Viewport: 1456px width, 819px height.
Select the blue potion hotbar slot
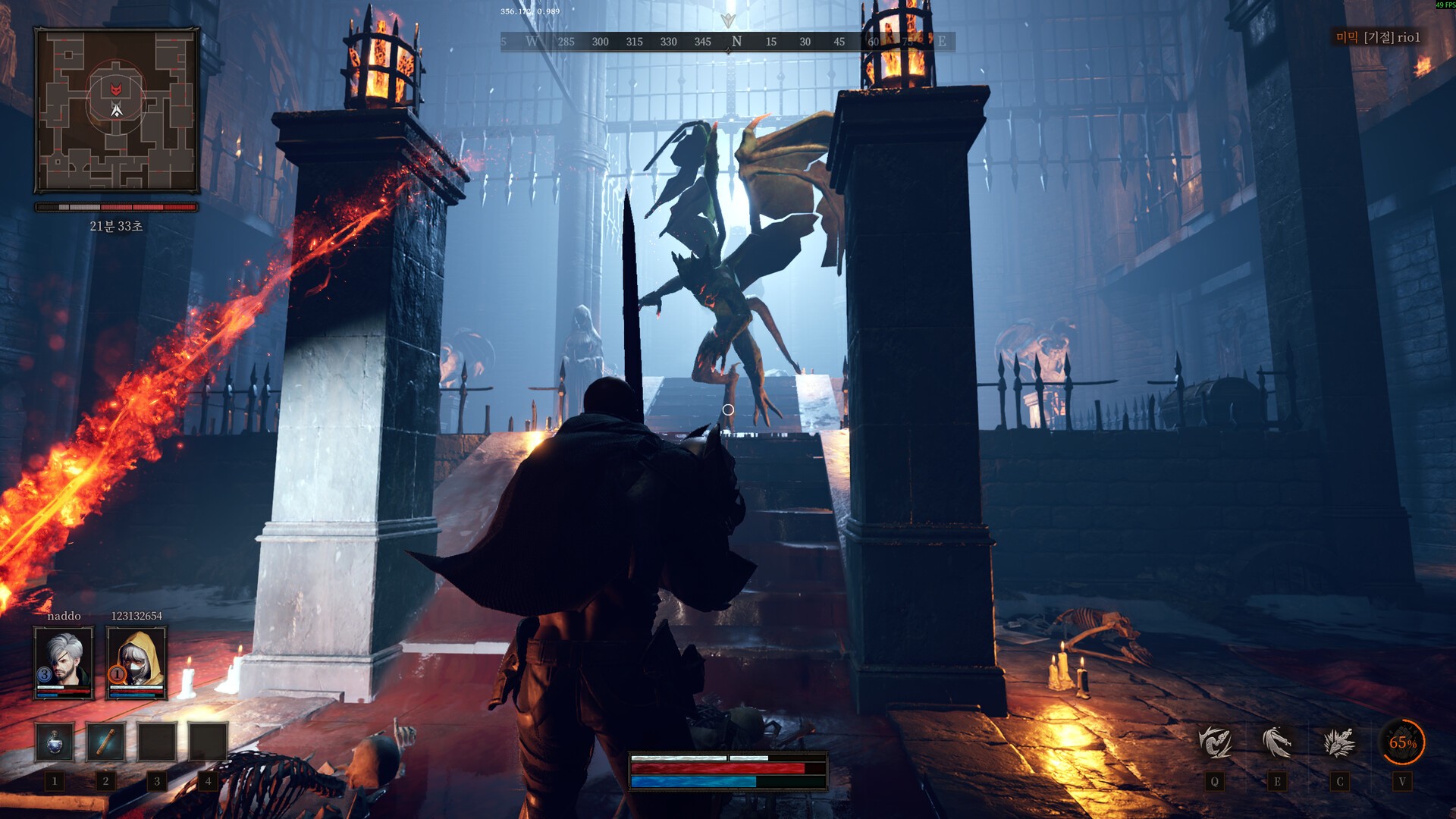(55, 742)
